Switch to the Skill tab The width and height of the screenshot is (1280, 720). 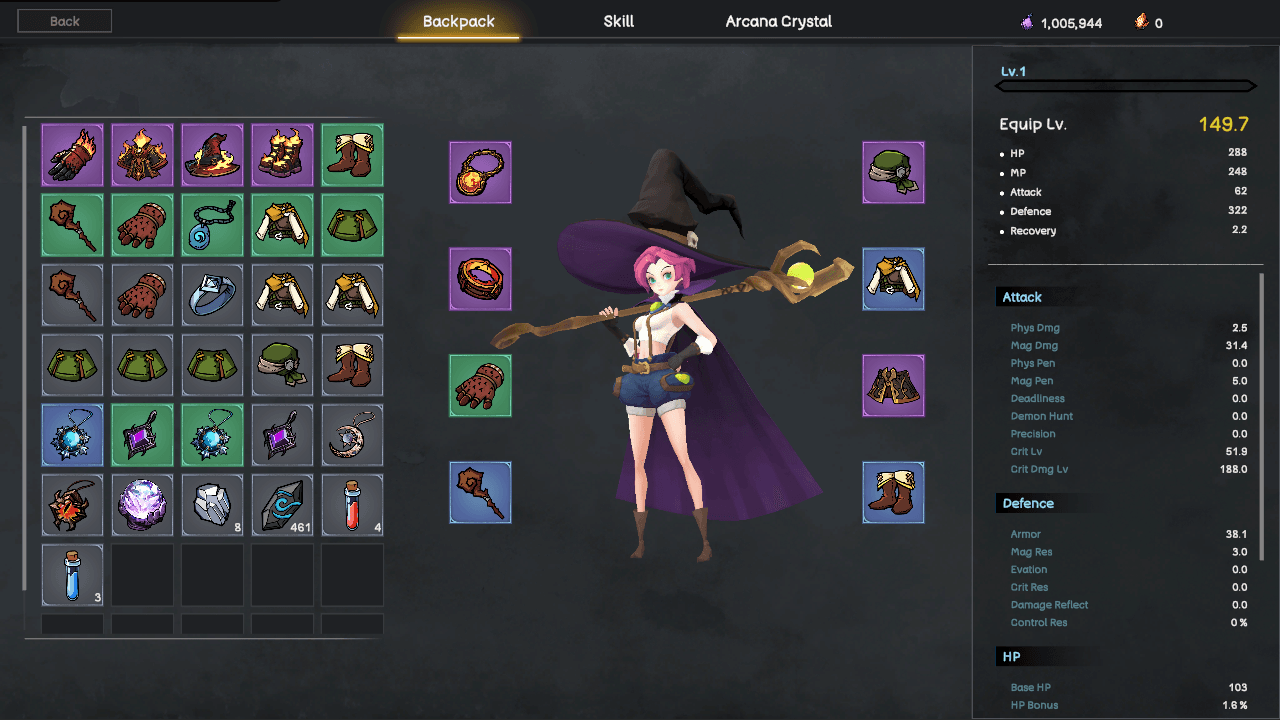click(x=617, y=20)
